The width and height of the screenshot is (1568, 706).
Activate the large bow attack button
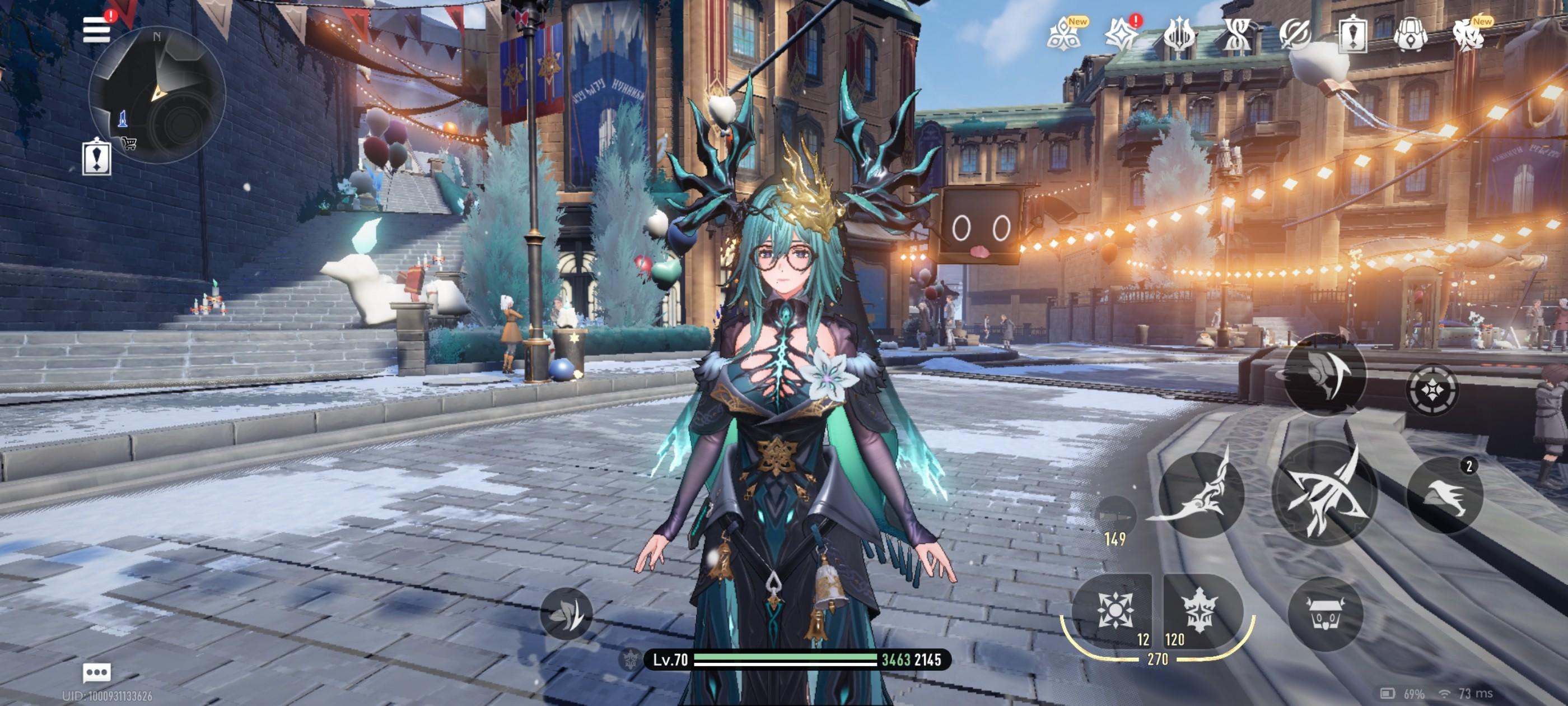(1326, 493)
